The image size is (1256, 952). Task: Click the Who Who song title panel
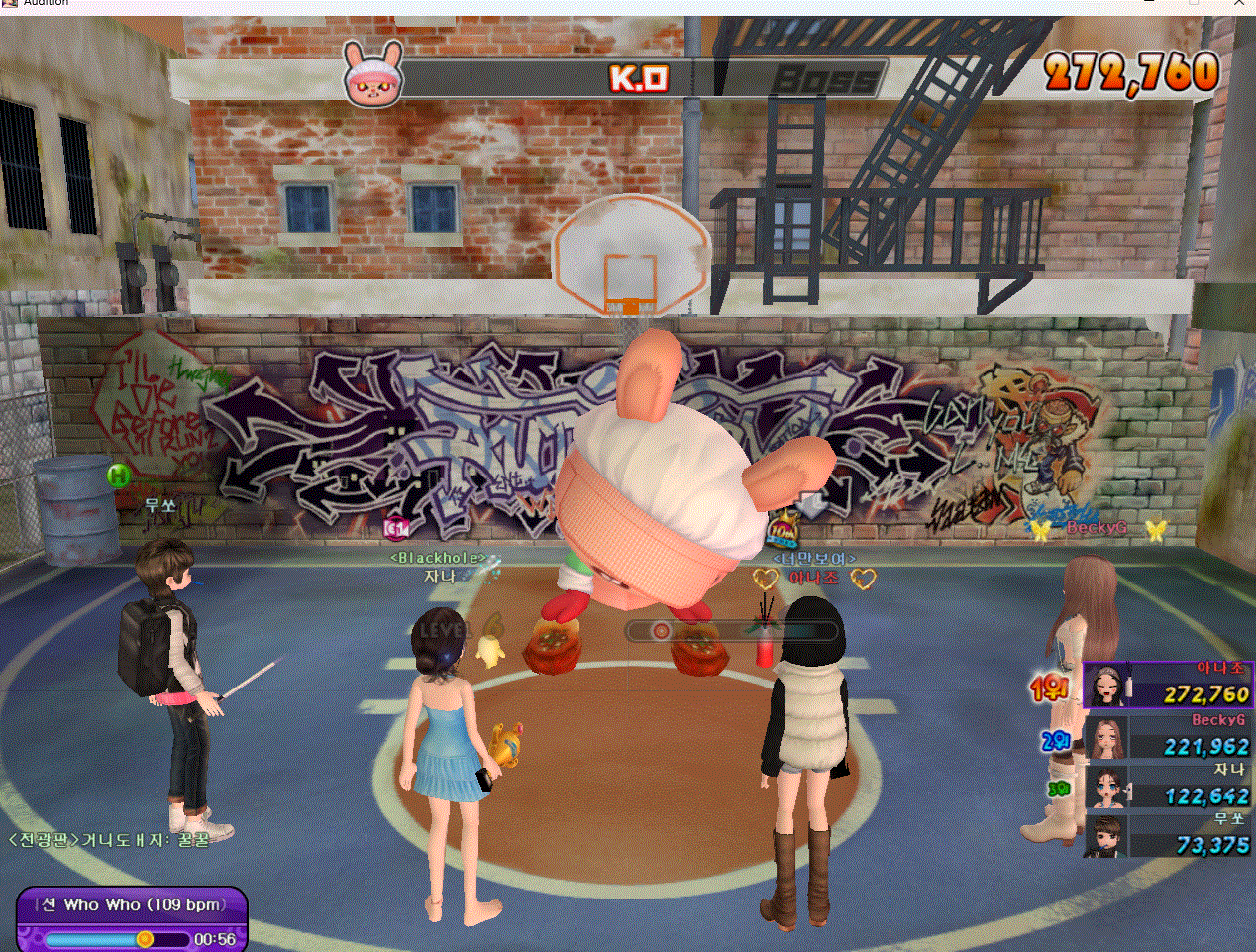pos(132,904)
